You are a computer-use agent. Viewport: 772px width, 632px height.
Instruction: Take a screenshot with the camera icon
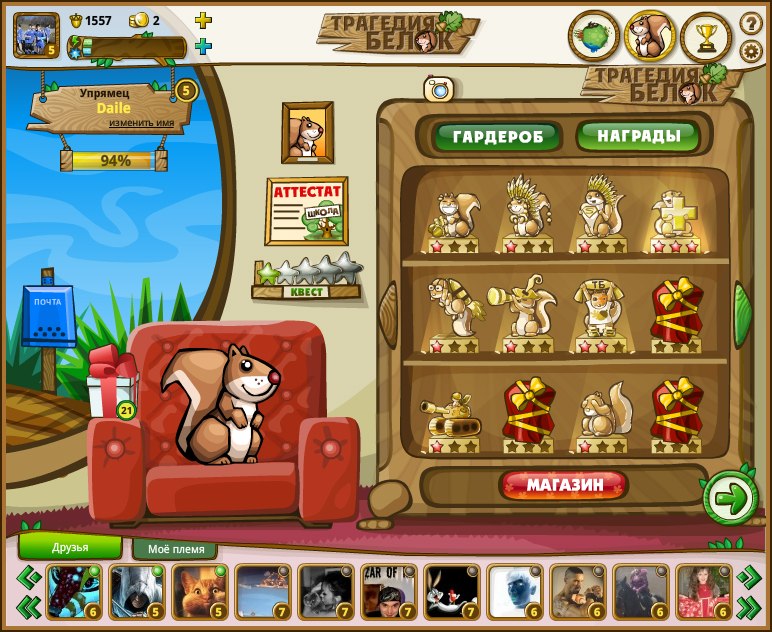point(438,89)
